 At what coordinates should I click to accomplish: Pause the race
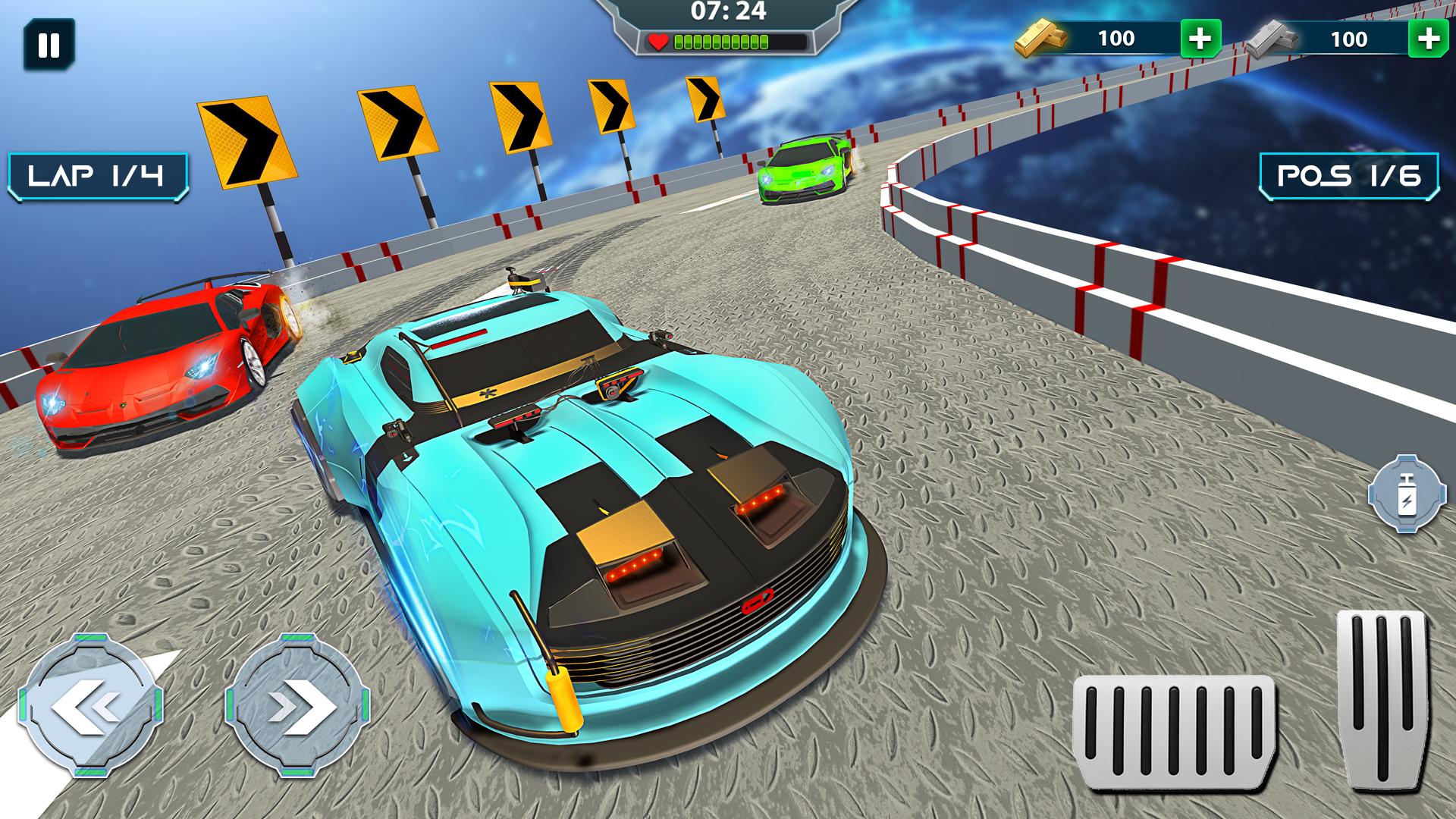49,45
